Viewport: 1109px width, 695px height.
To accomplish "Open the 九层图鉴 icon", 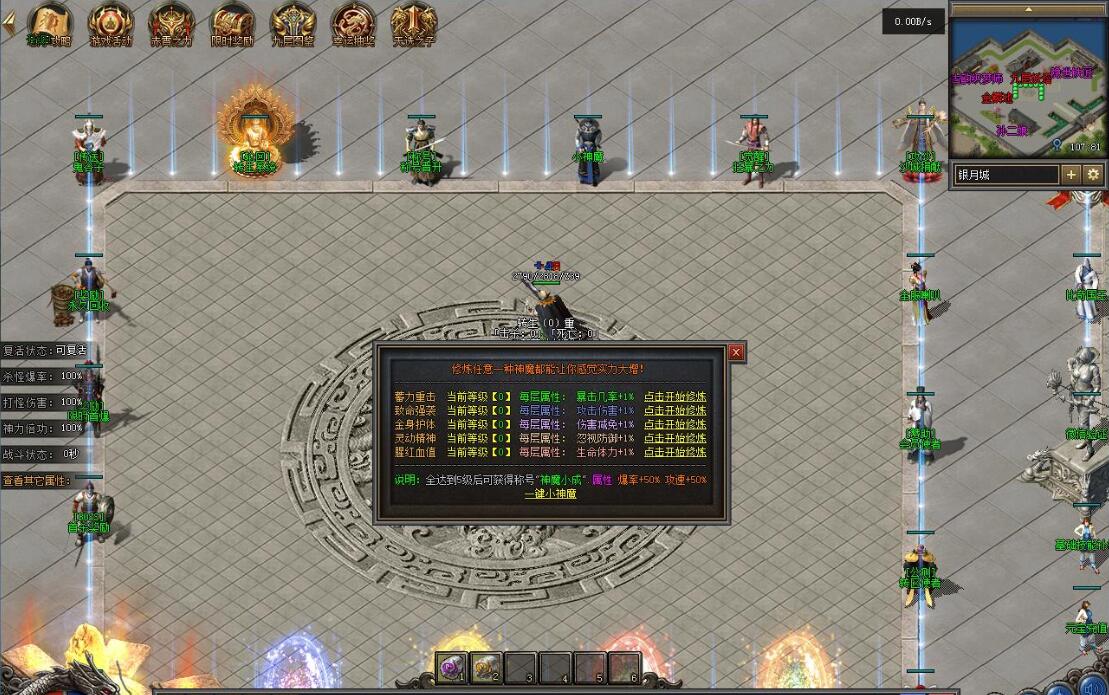I will (x=293, y=24).
